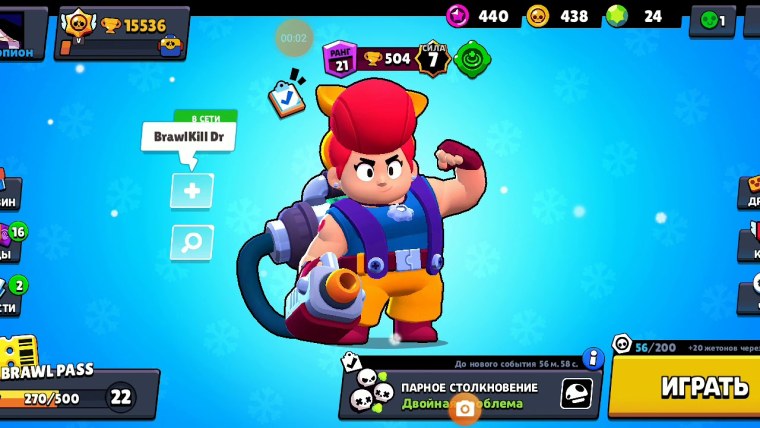Open the BrawlKill Dr player speech bubble

click(x=188, y=138)
